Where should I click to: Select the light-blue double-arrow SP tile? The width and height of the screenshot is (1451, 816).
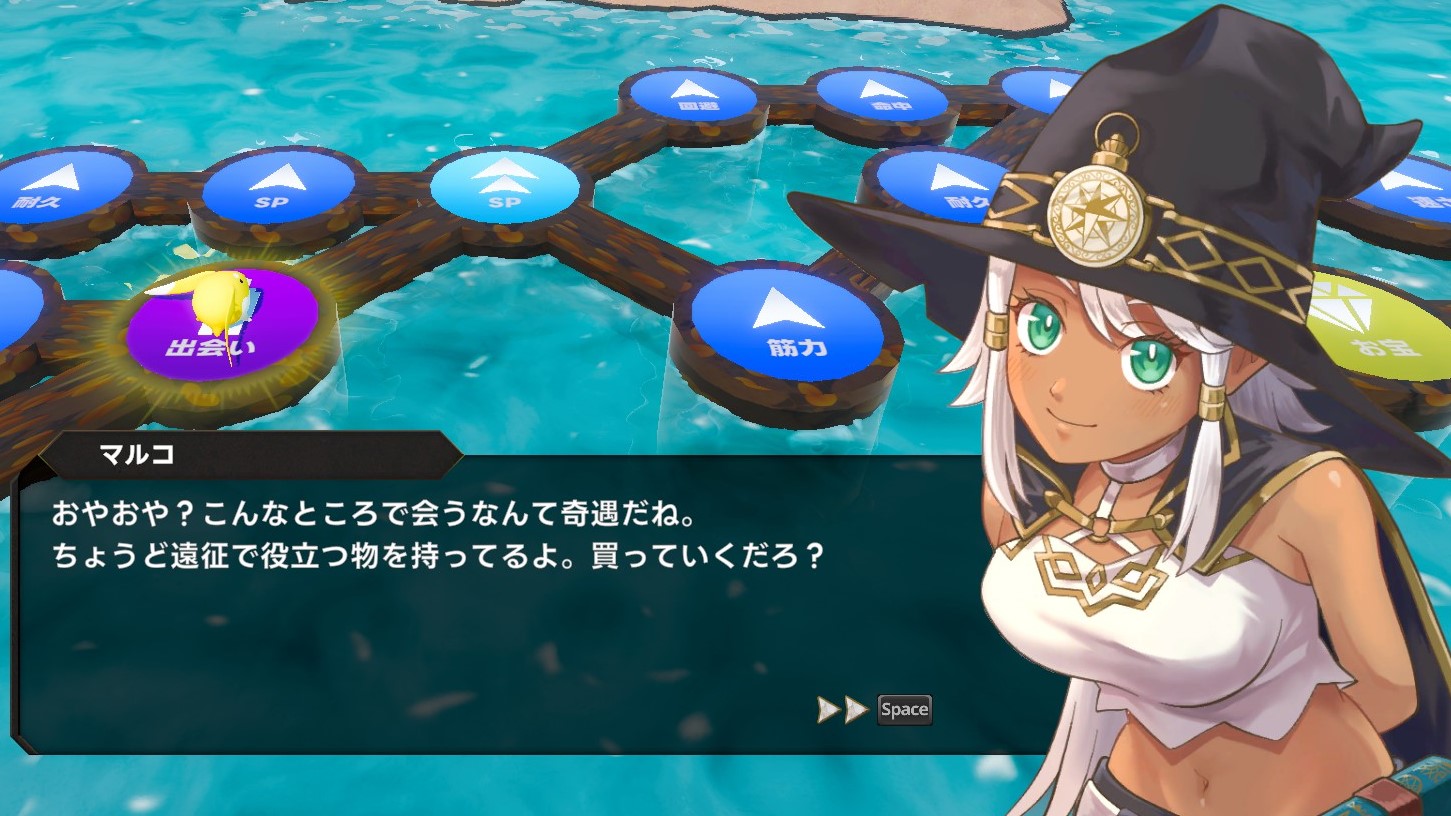pos(504,186)
